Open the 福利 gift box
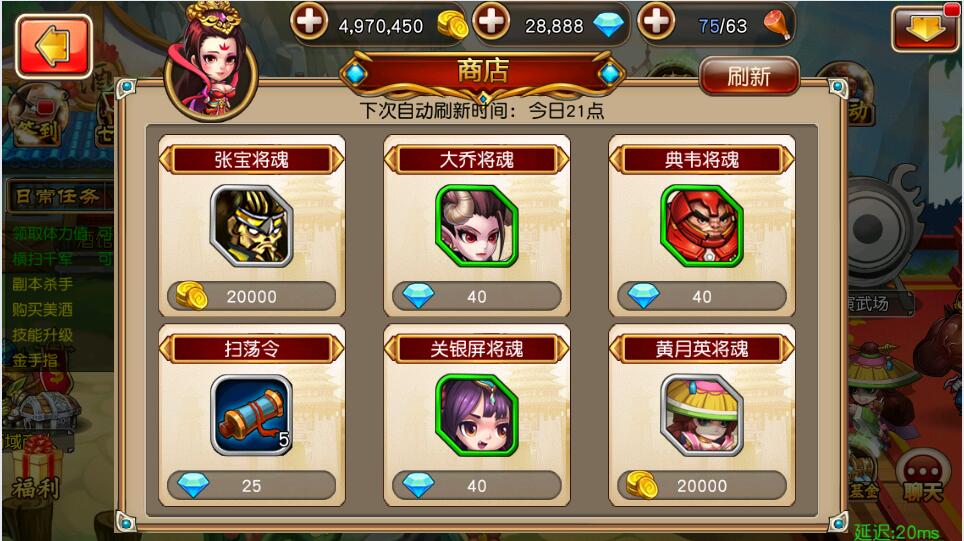This screenshot has width=964, height=541. point(36,468)
